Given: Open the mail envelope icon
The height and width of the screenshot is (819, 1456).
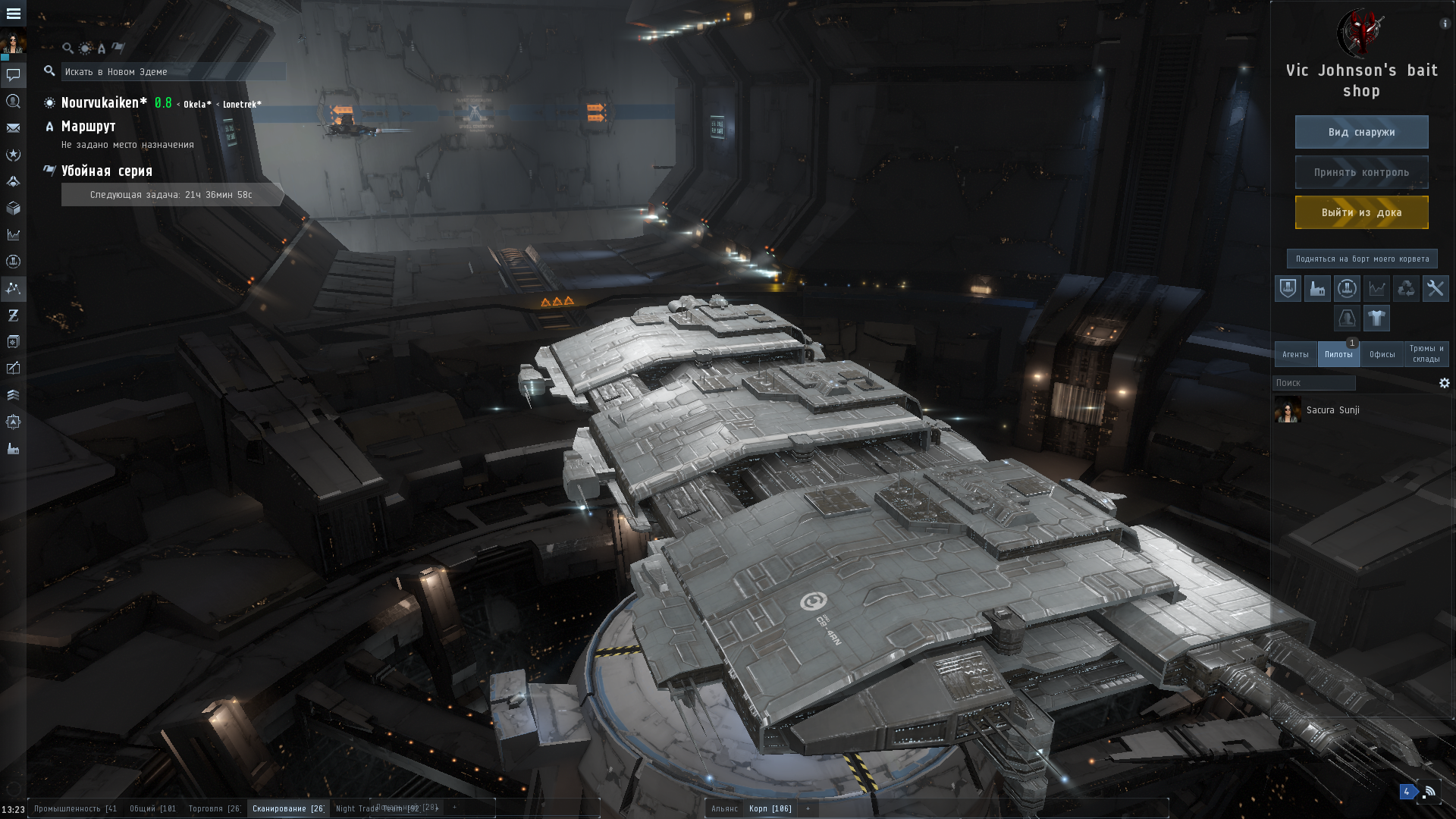Looking at the screenshot, I should [13, 128].
